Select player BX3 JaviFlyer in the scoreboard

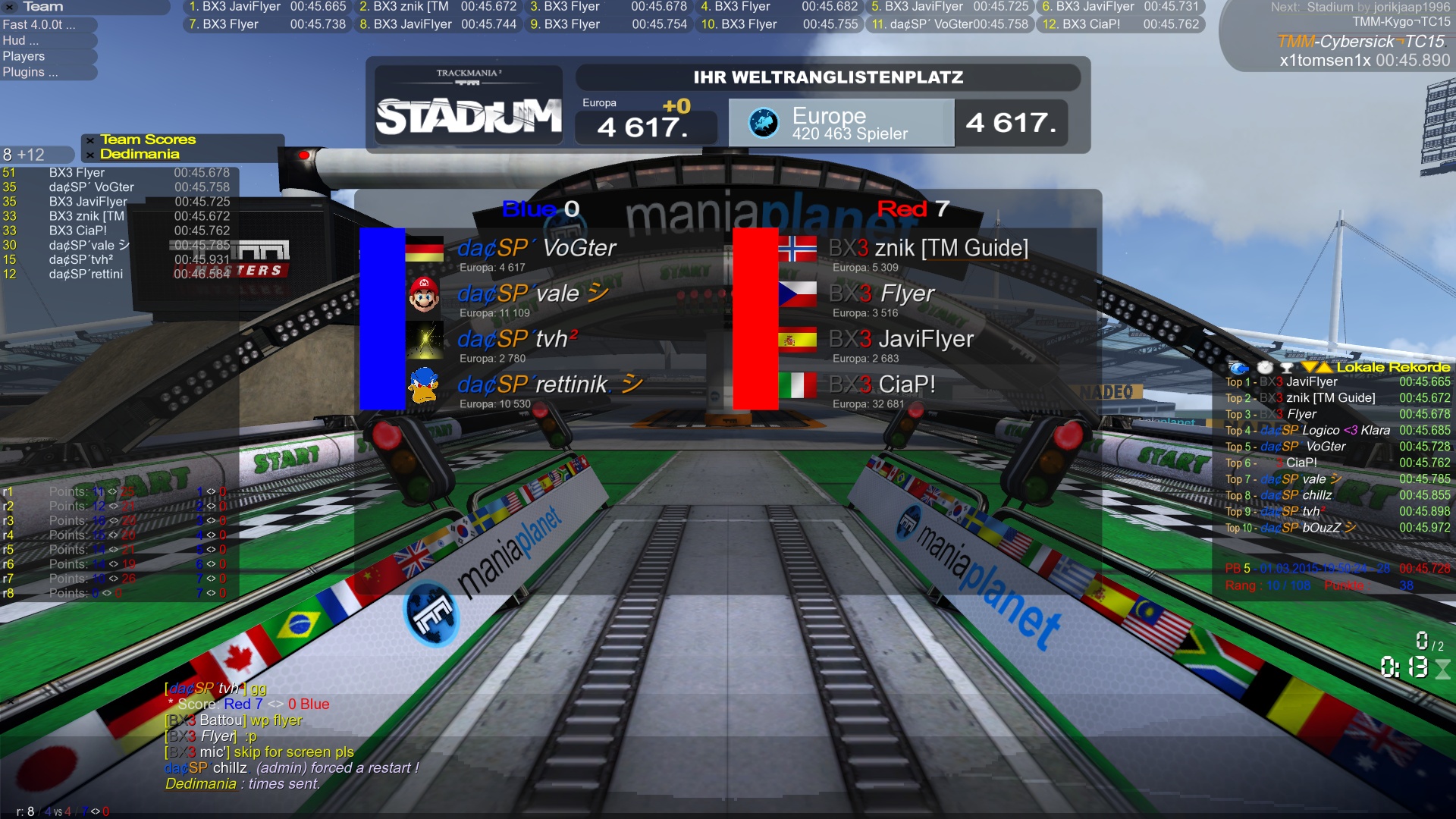[901, 340]
